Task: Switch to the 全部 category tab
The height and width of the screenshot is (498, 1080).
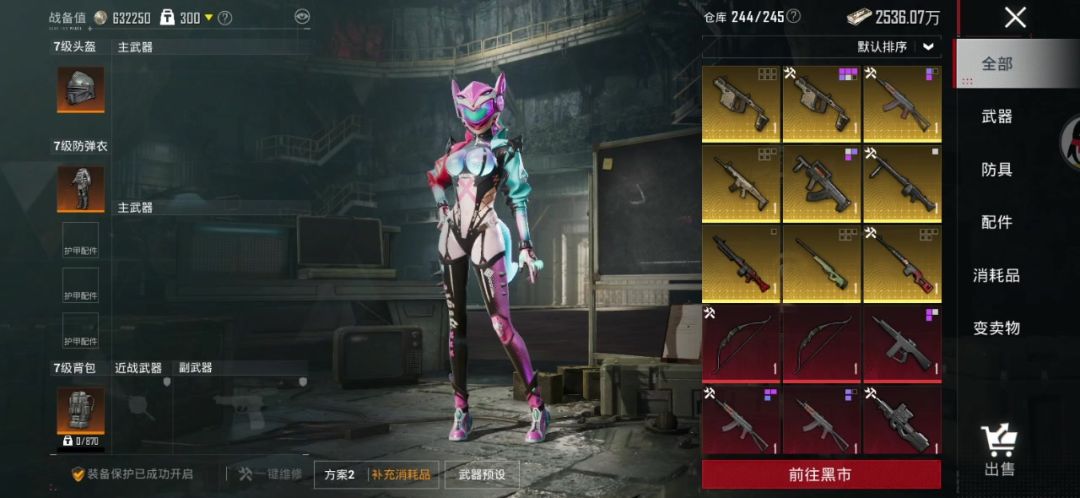Action: coord(997,64)
